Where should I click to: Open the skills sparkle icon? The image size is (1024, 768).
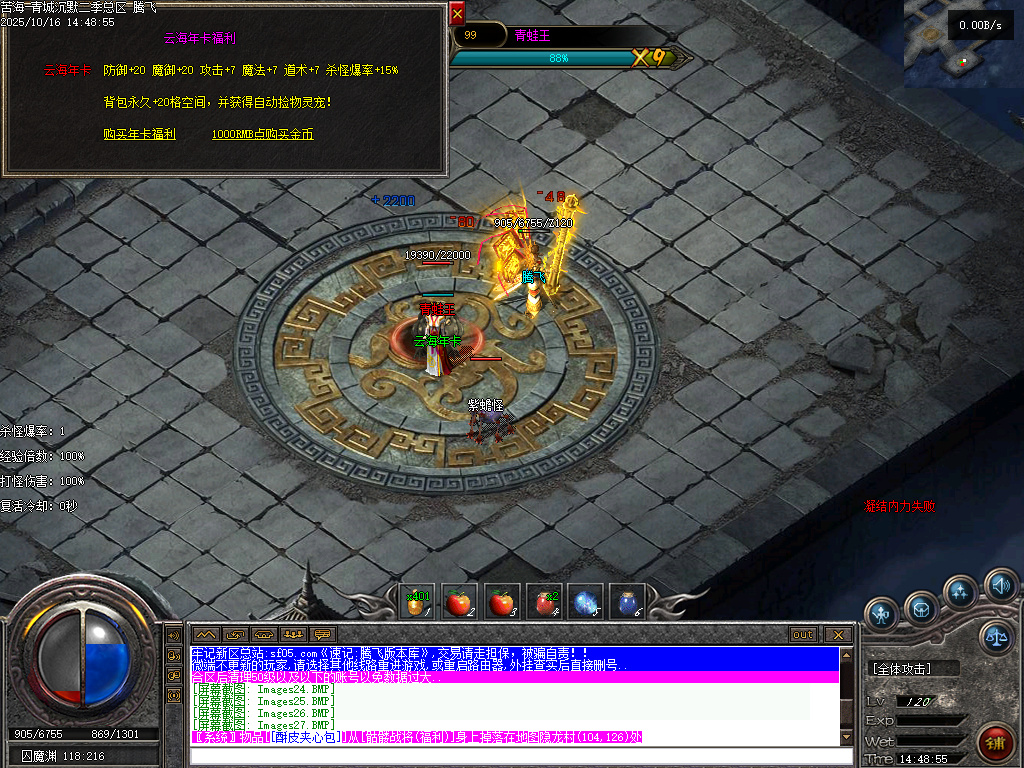[x=960, y=592]
